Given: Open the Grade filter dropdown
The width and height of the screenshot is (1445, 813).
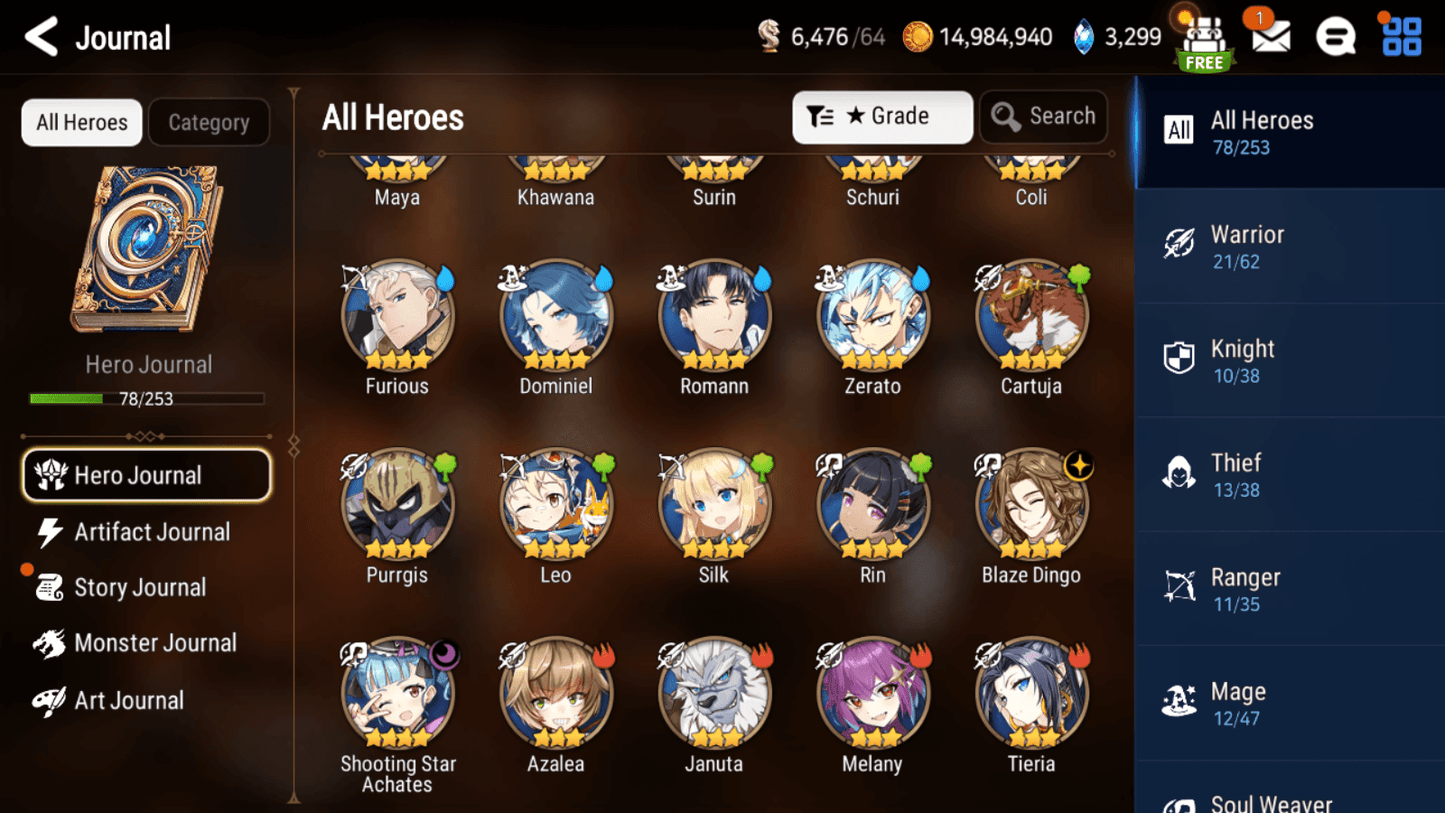Looking at the screenshot, I should (x=881, y=116).
